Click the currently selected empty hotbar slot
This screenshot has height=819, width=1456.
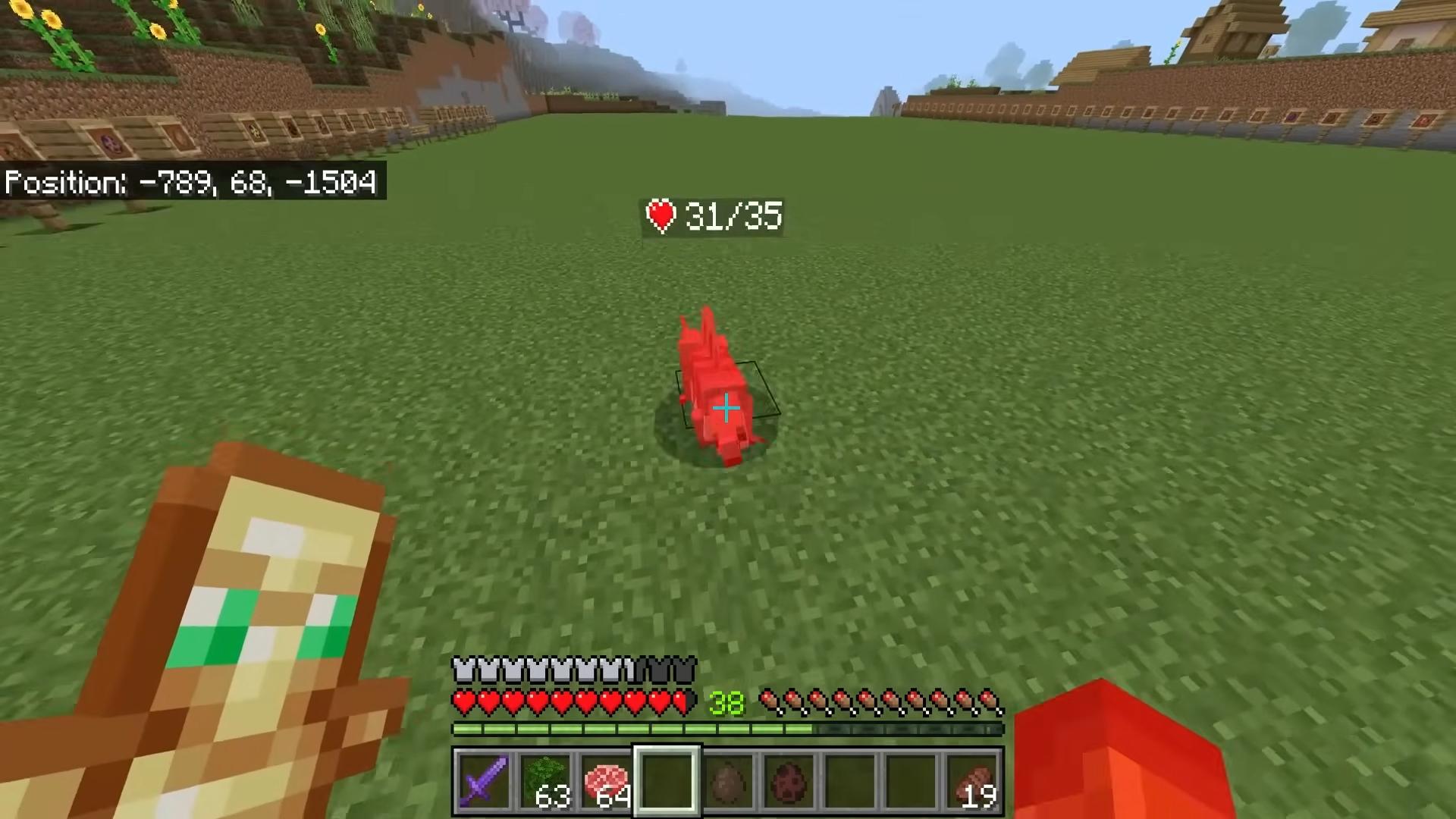tap(667, 781)
